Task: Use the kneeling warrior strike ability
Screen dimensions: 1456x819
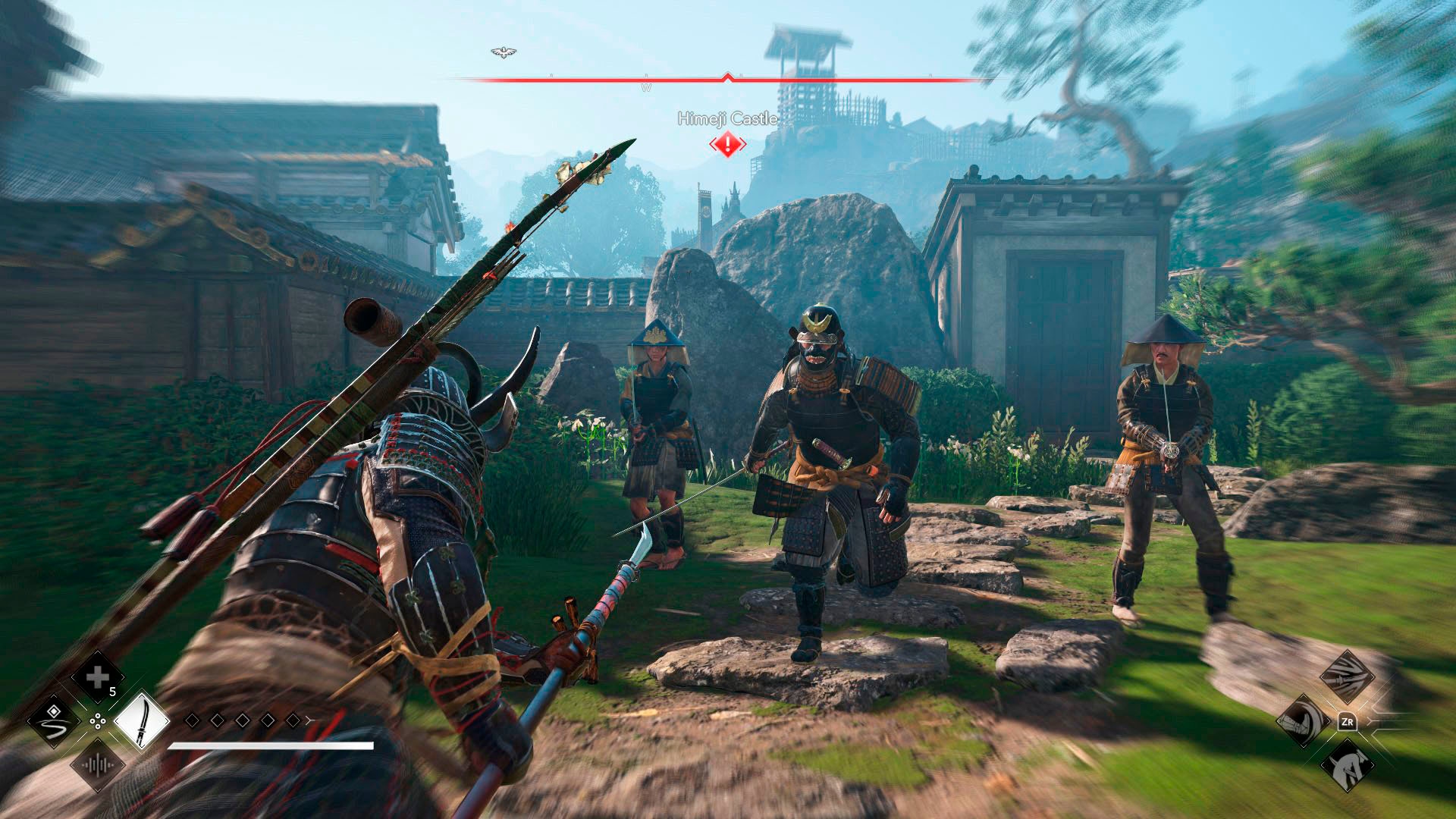Action: click(1347, 764)
